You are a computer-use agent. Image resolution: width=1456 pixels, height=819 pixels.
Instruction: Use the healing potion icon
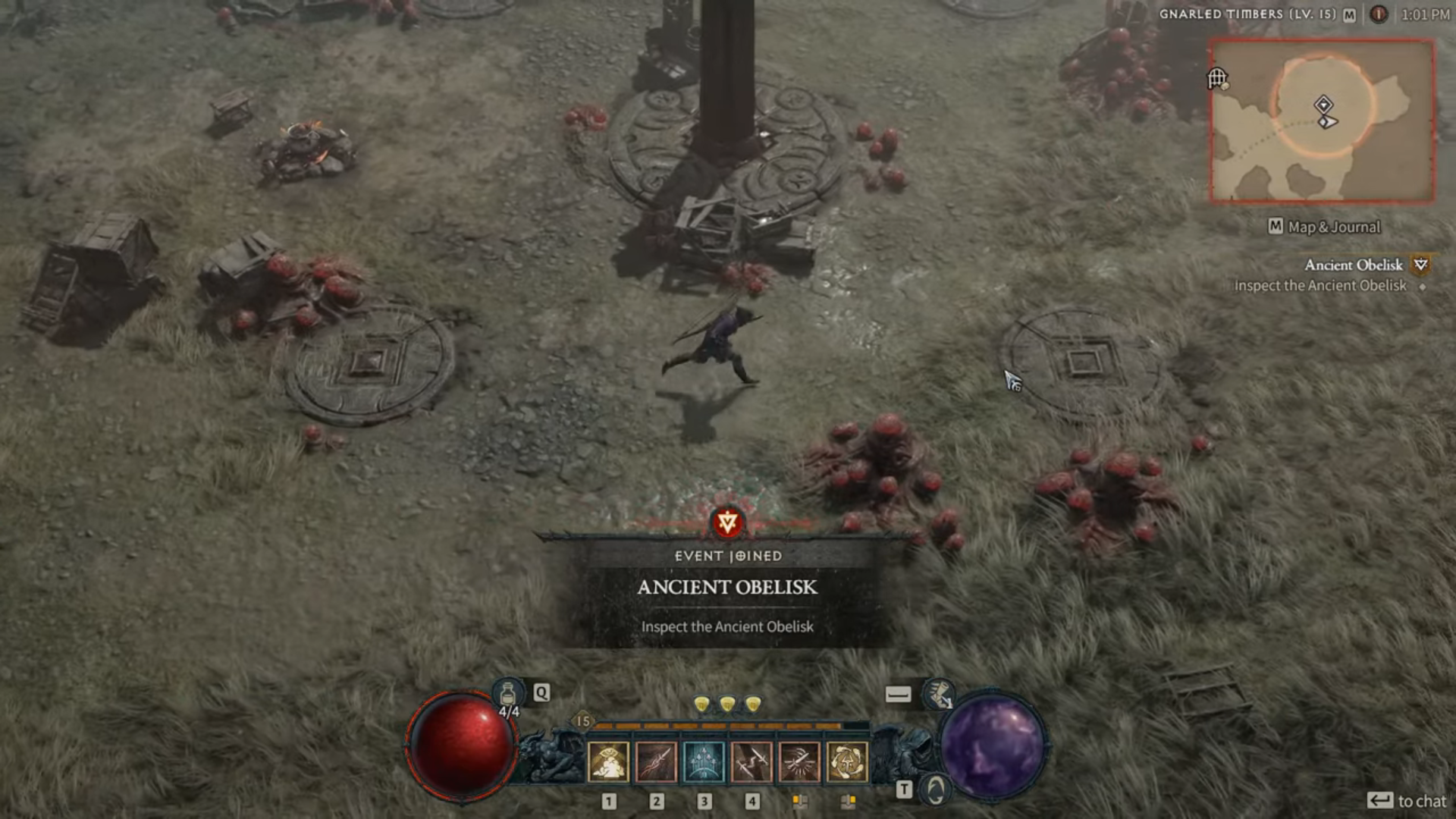[x=508, y=694]
